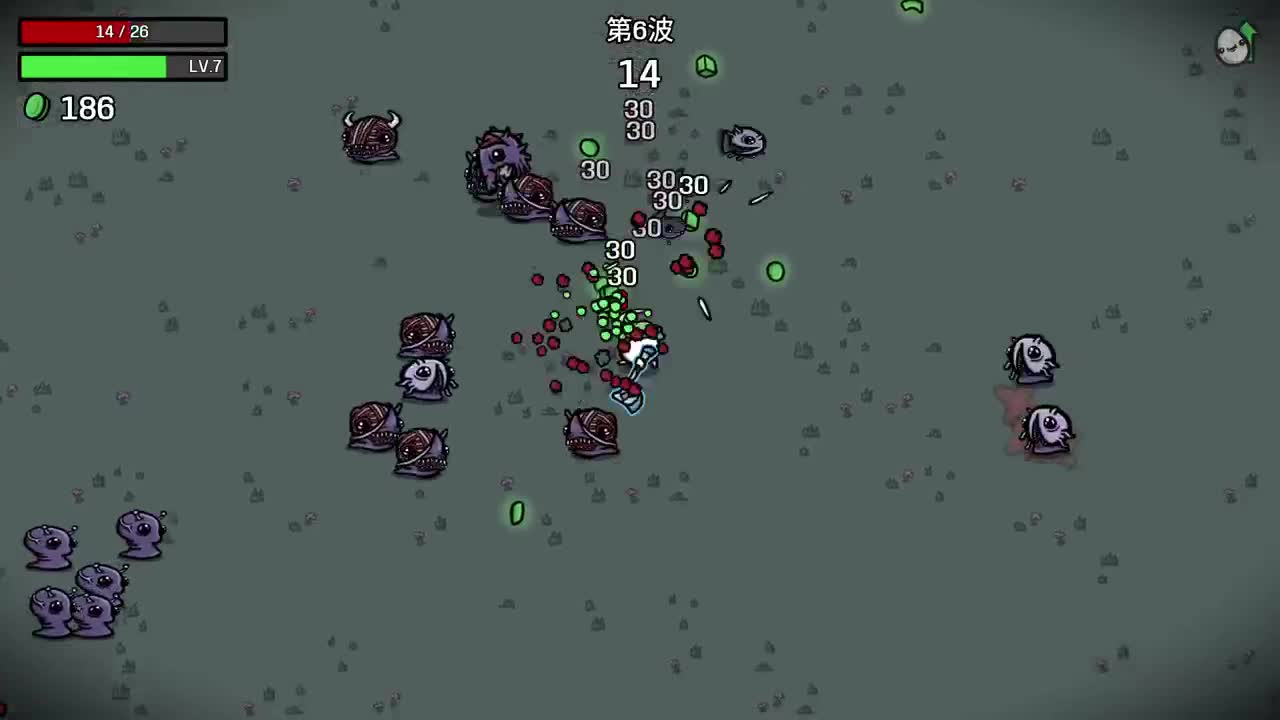Click the wave countdown timer showing 14

pyautogui.click(x=640, y=74)
